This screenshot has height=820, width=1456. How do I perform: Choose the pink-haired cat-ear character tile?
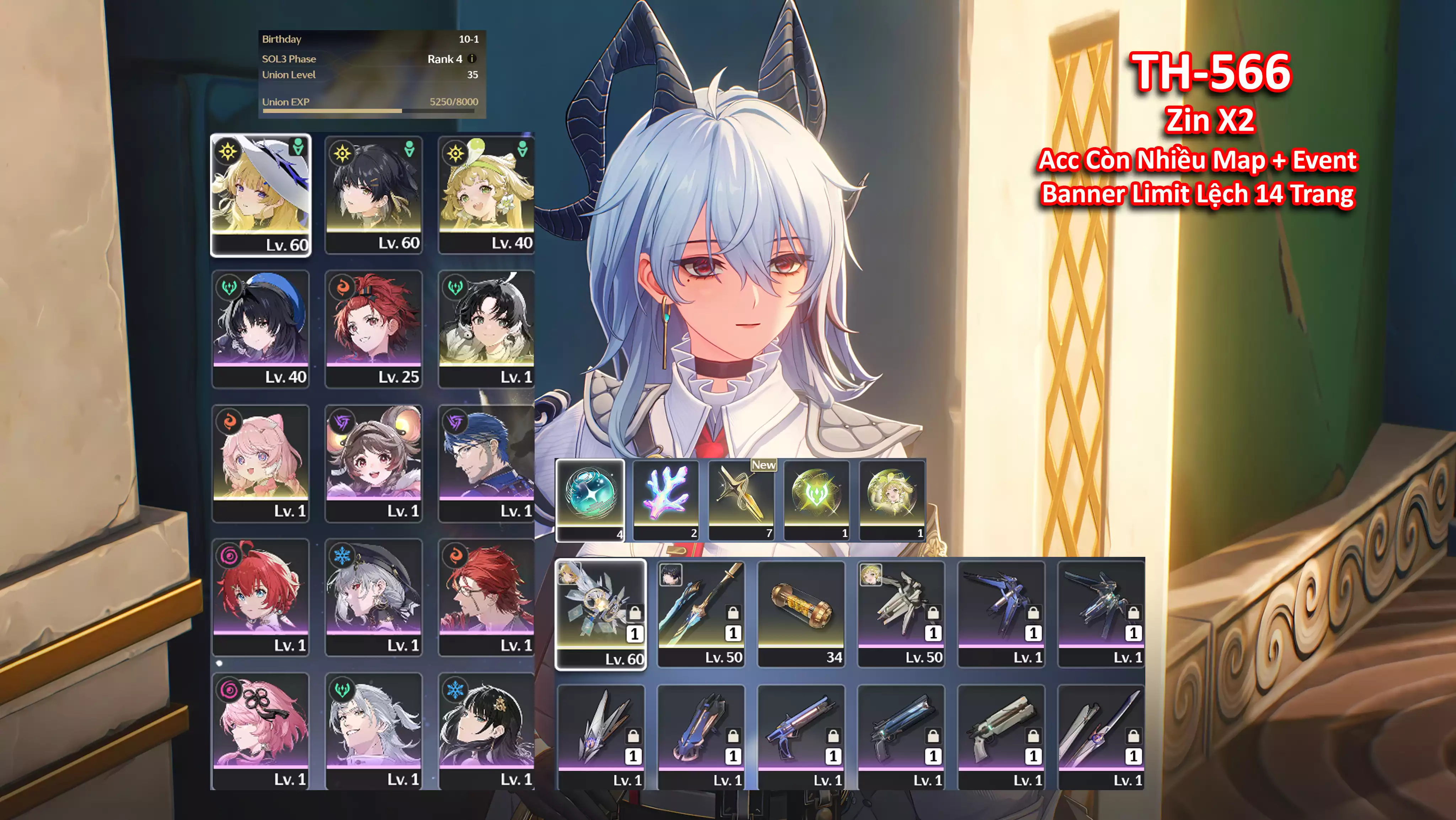click(x=261, y=463)
